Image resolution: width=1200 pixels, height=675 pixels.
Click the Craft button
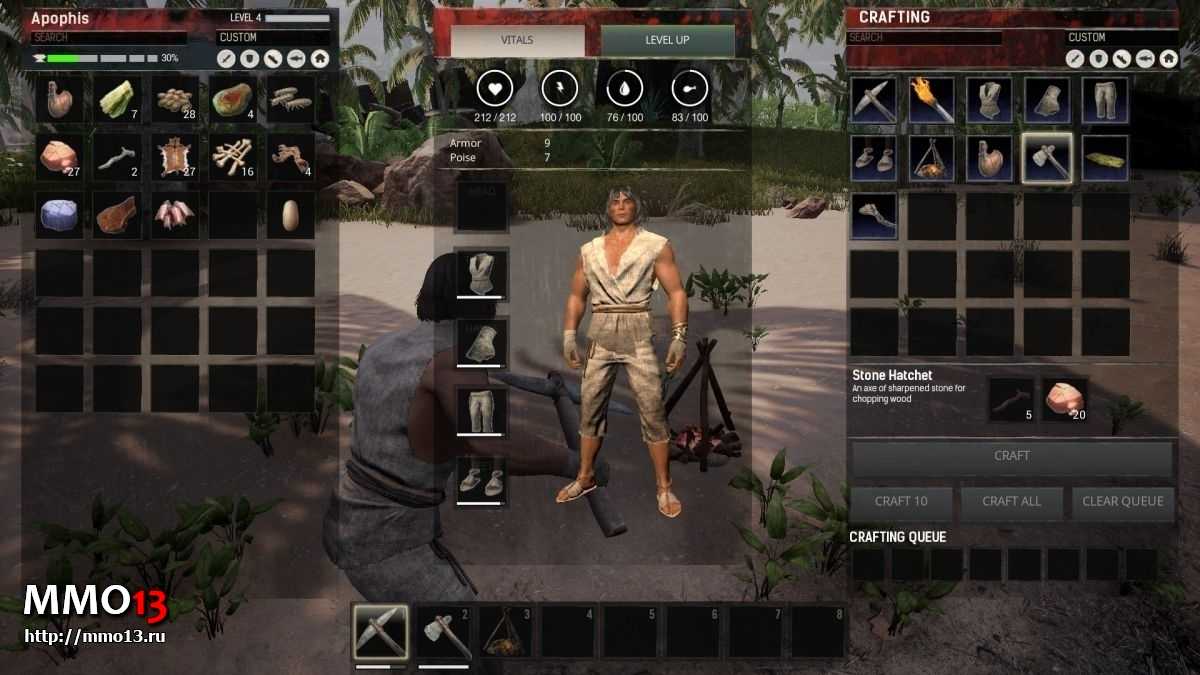point(1011,456)
